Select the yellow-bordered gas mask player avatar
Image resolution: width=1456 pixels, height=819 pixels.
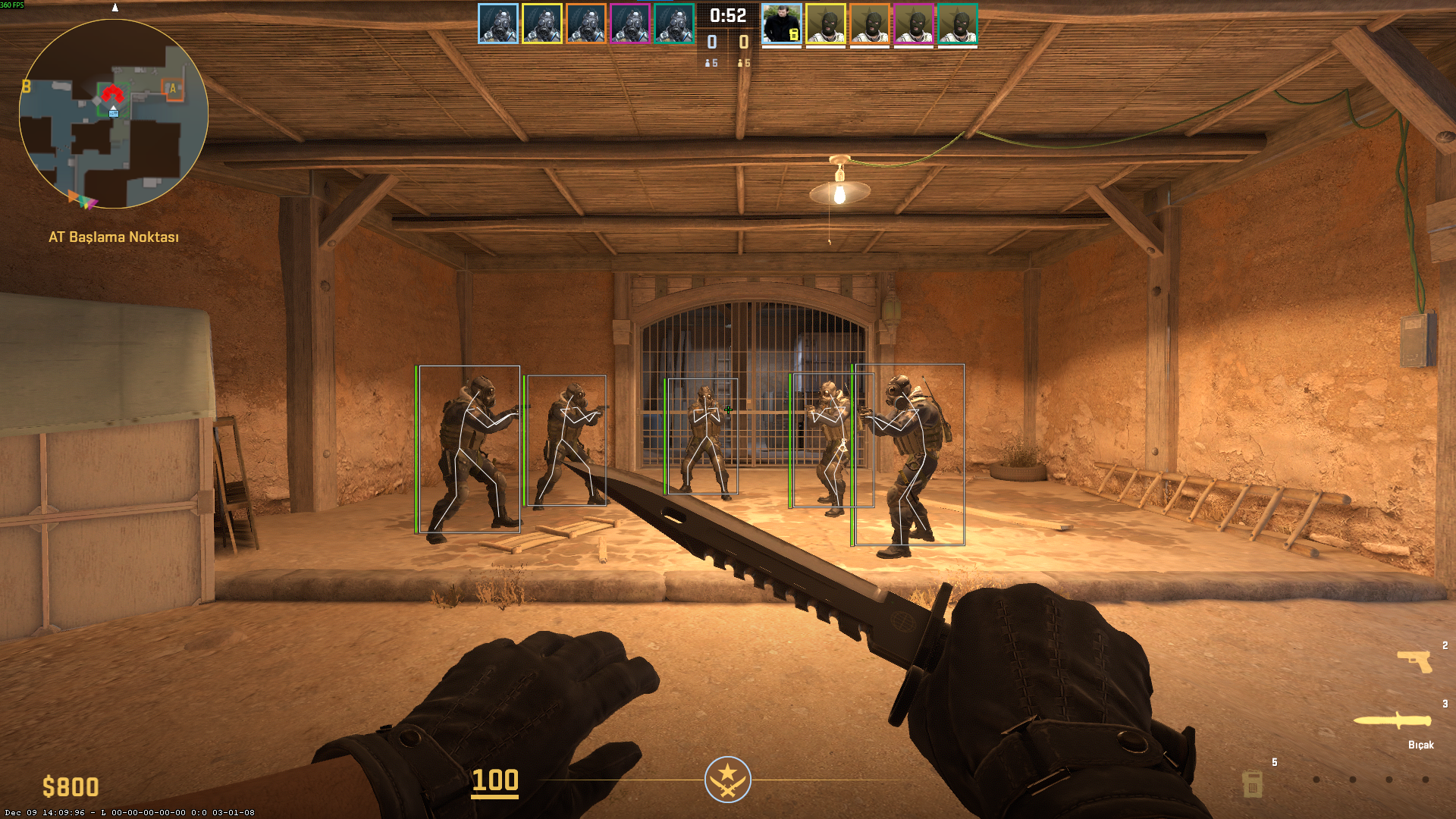(x=542, y=24)
